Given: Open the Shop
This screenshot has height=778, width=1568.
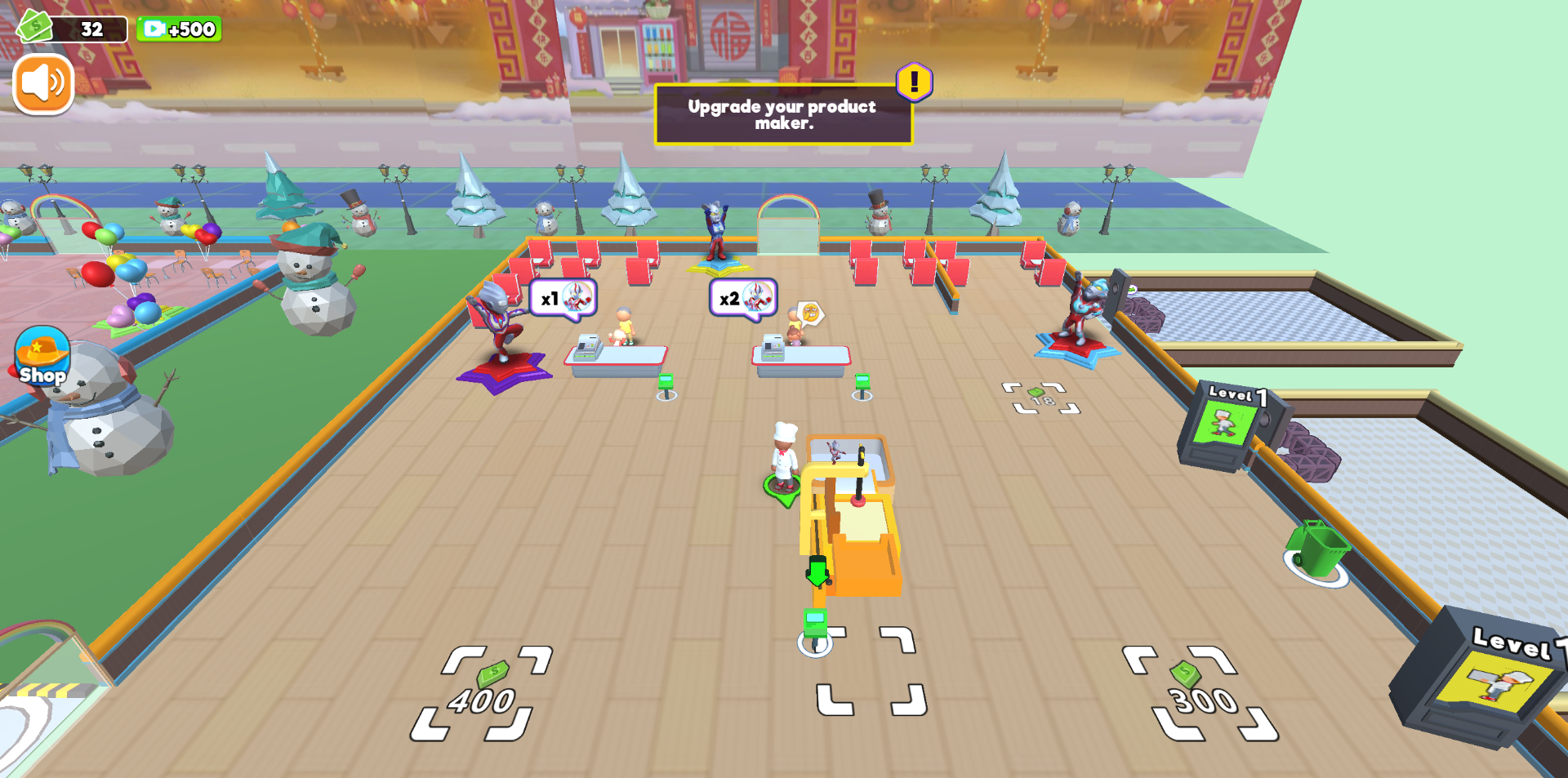Looking at the screenshot, I should 41,358.
